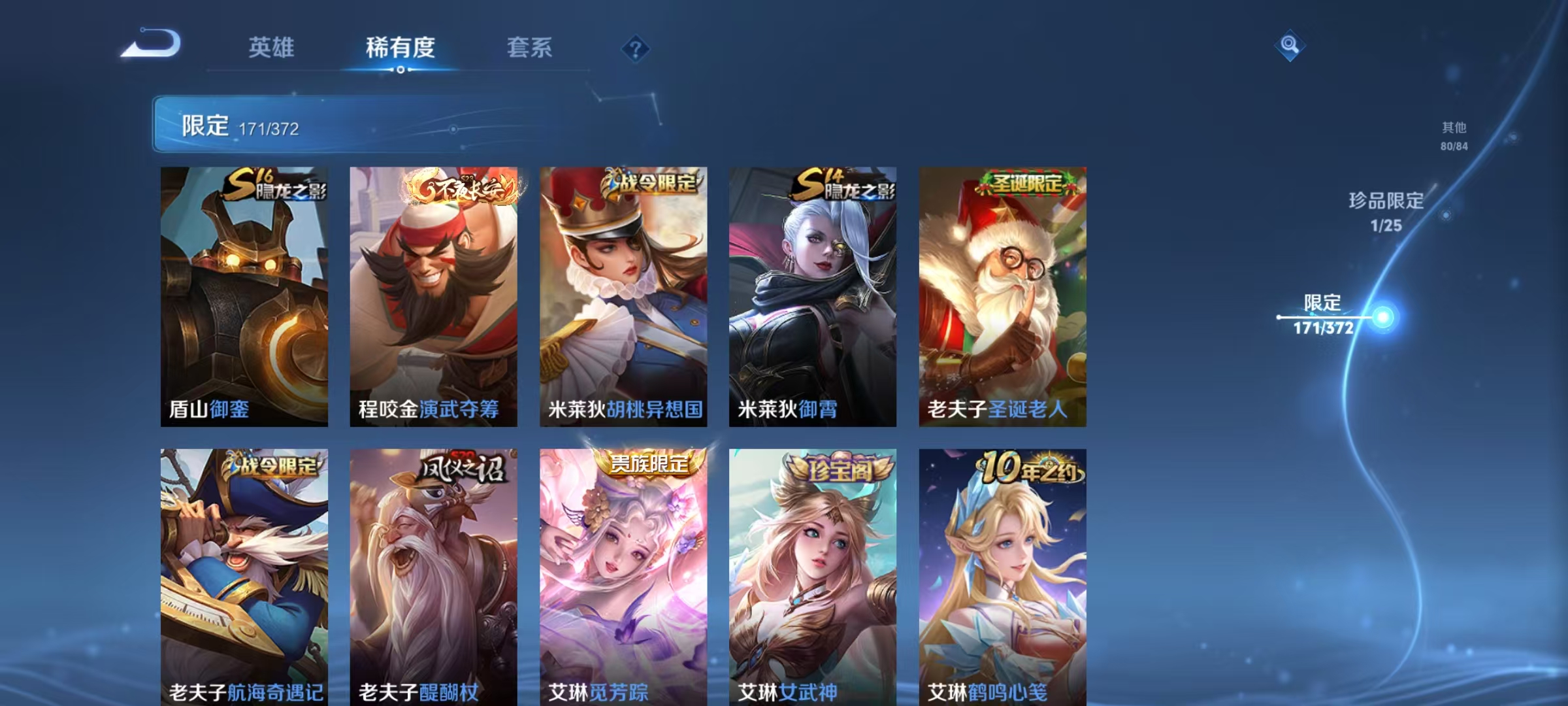Viewport: 1568px width, 706px height.
Task: Select the 稀有度 tab
Action: click(400, 47)
